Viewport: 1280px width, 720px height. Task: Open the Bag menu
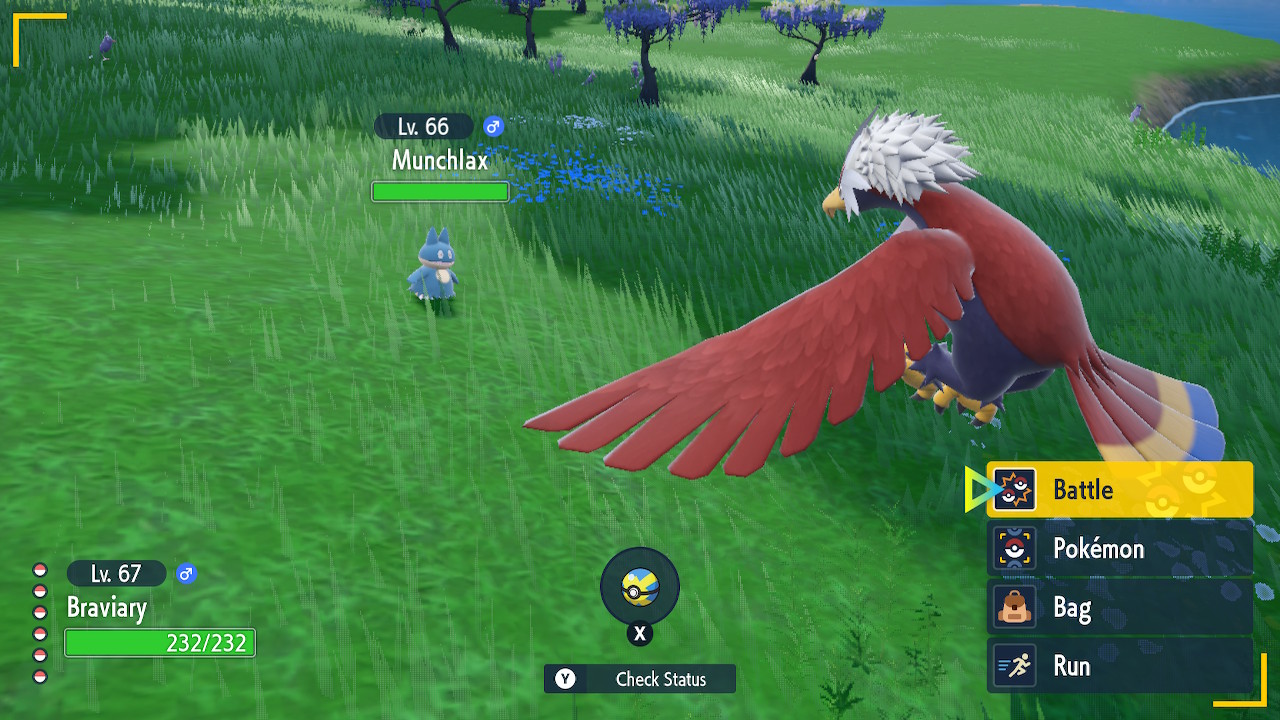tap(1119, 607)
